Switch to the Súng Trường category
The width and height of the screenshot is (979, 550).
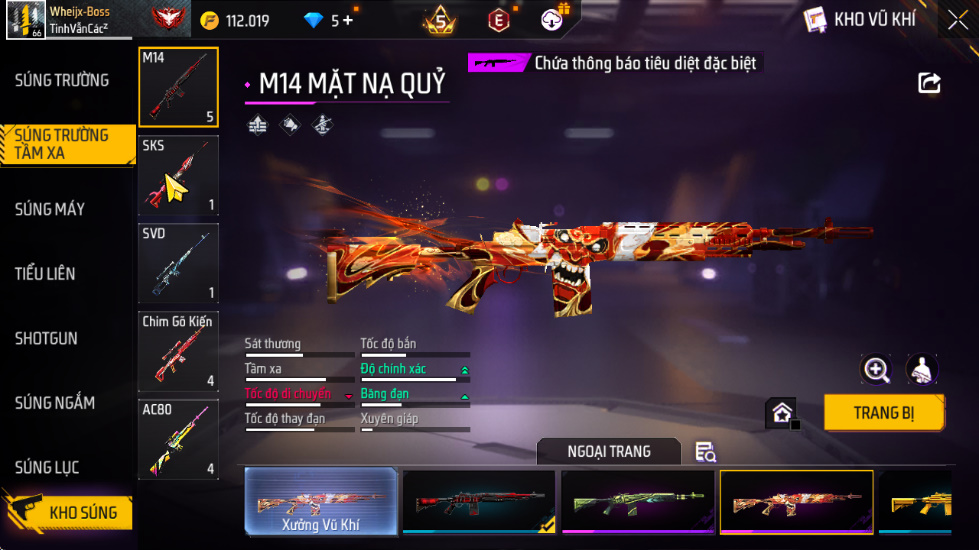coord(62,80)
